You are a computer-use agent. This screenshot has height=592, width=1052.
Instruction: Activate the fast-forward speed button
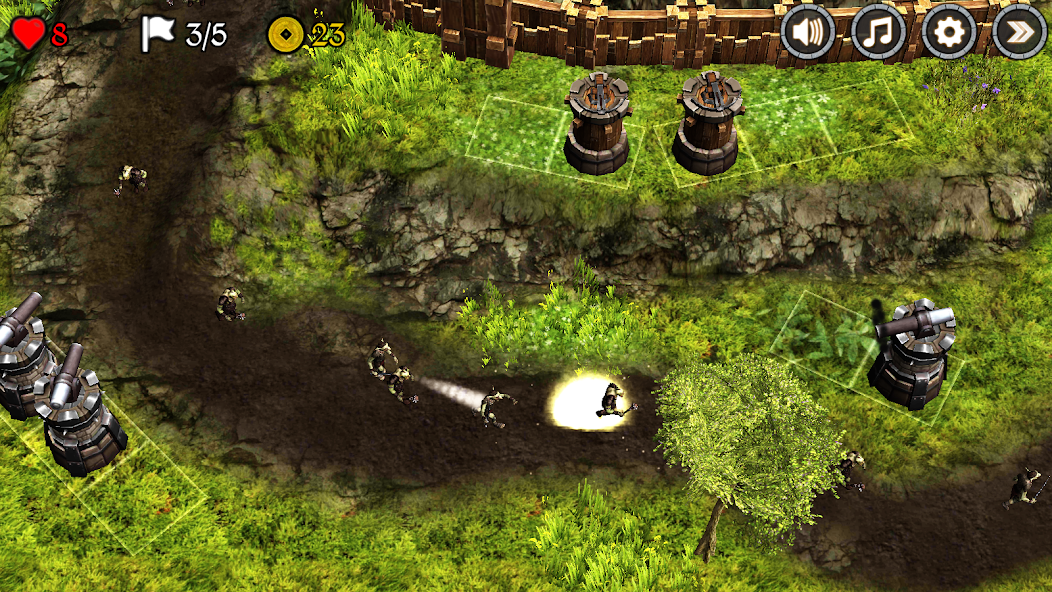[x=1019, y=32]
